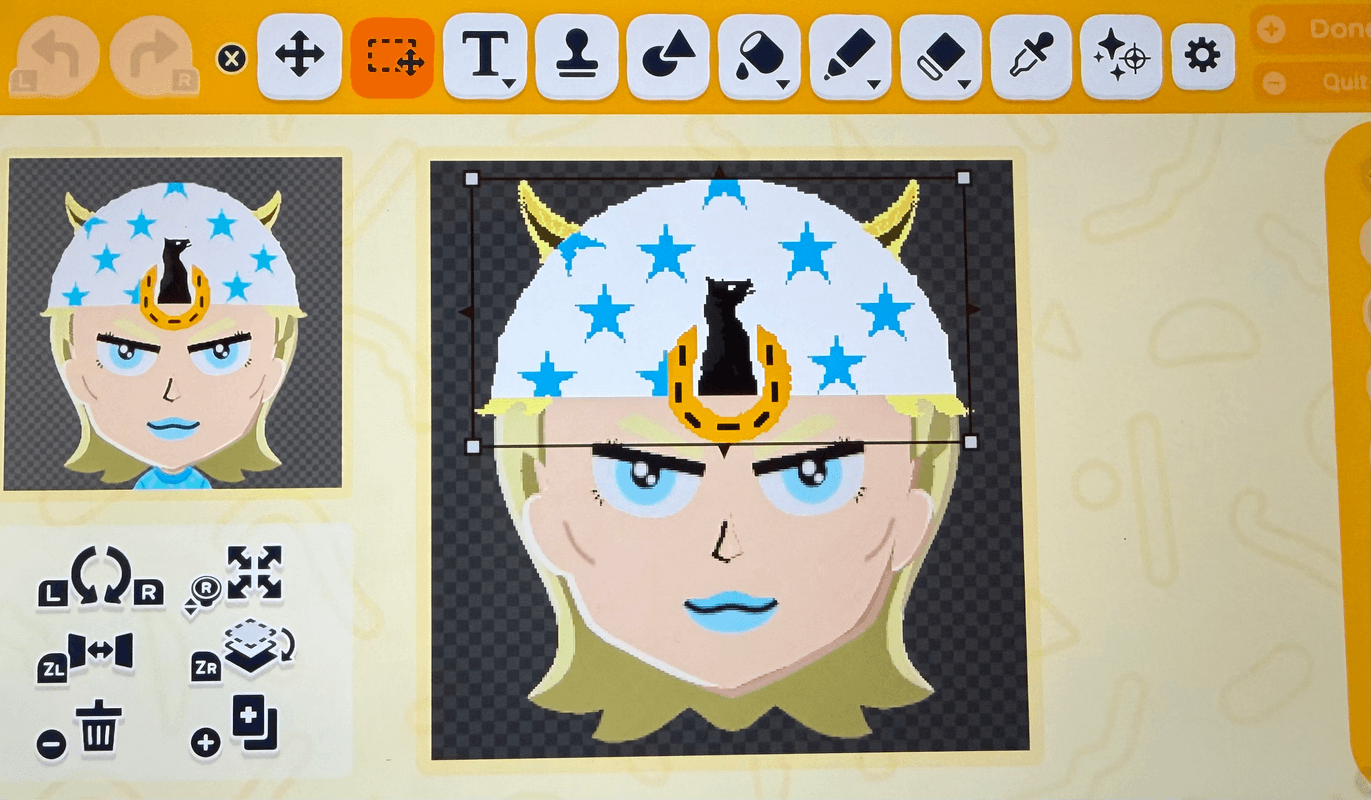
Task: Select the Move tool
Action: (299, 57)
